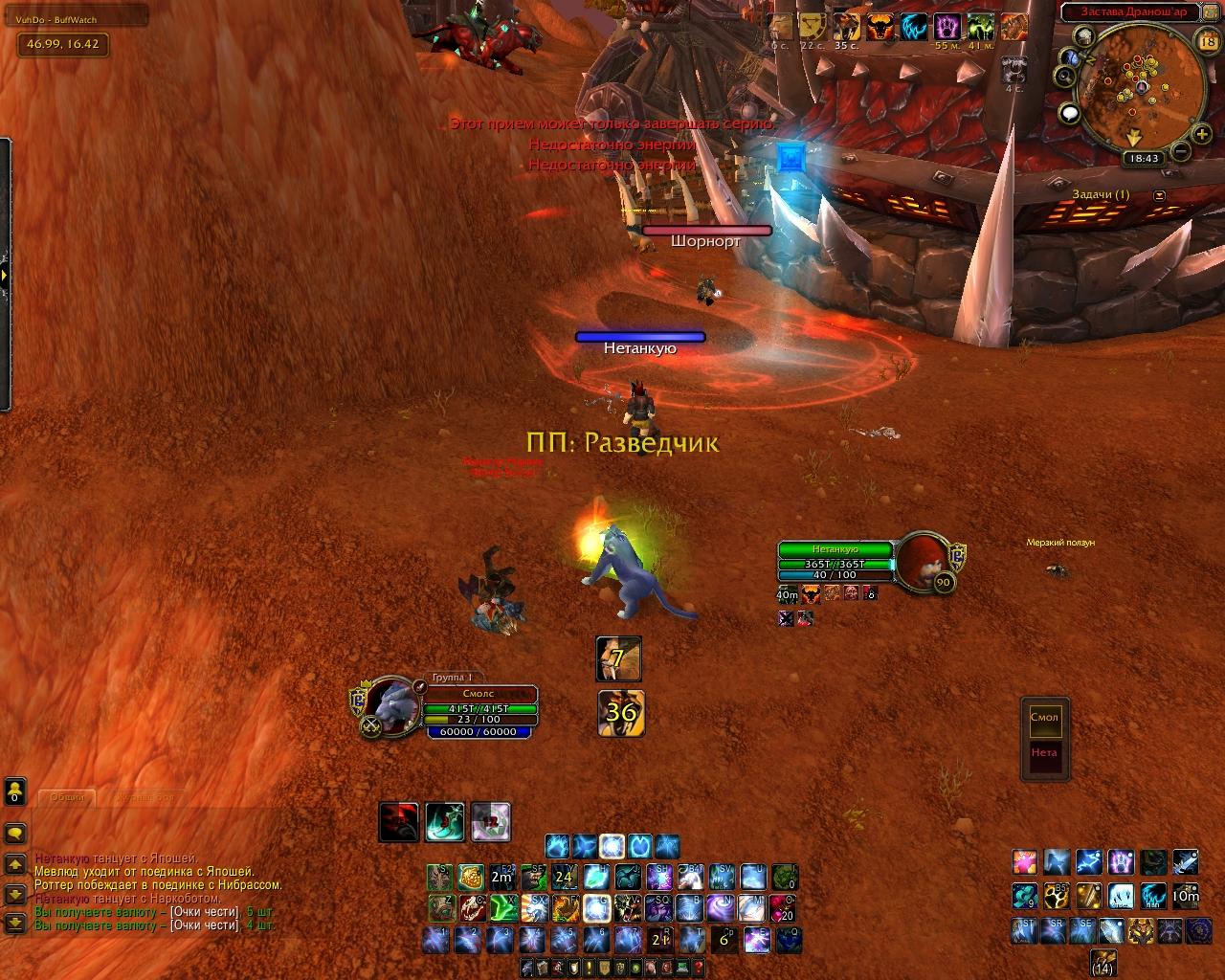Click the minimap tracking magnifier button
Viewport: 1225px width, 980px height.
[x=1065, y=77]
